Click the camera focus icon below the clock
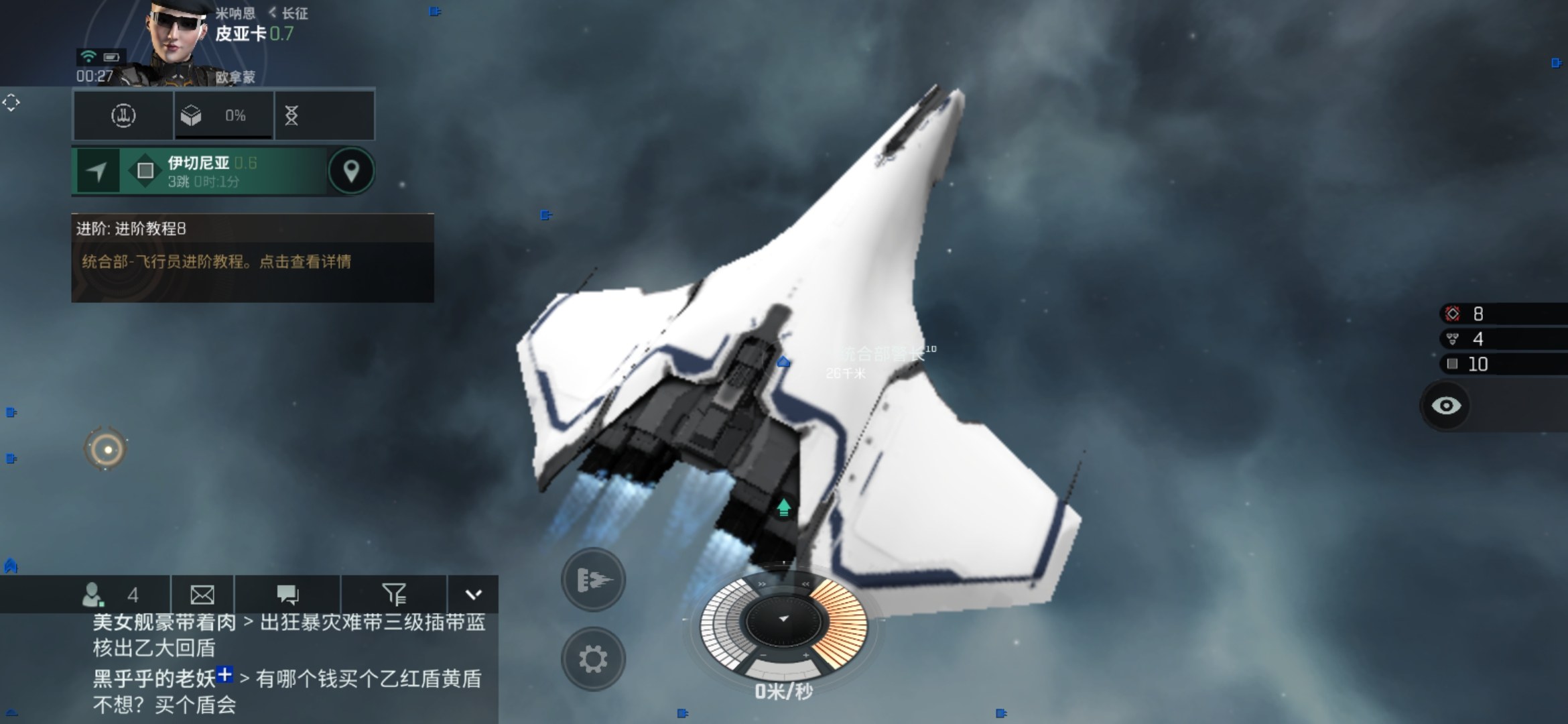Image resolution: width=1568 pixels, height=724 pixels. [11, 103]
